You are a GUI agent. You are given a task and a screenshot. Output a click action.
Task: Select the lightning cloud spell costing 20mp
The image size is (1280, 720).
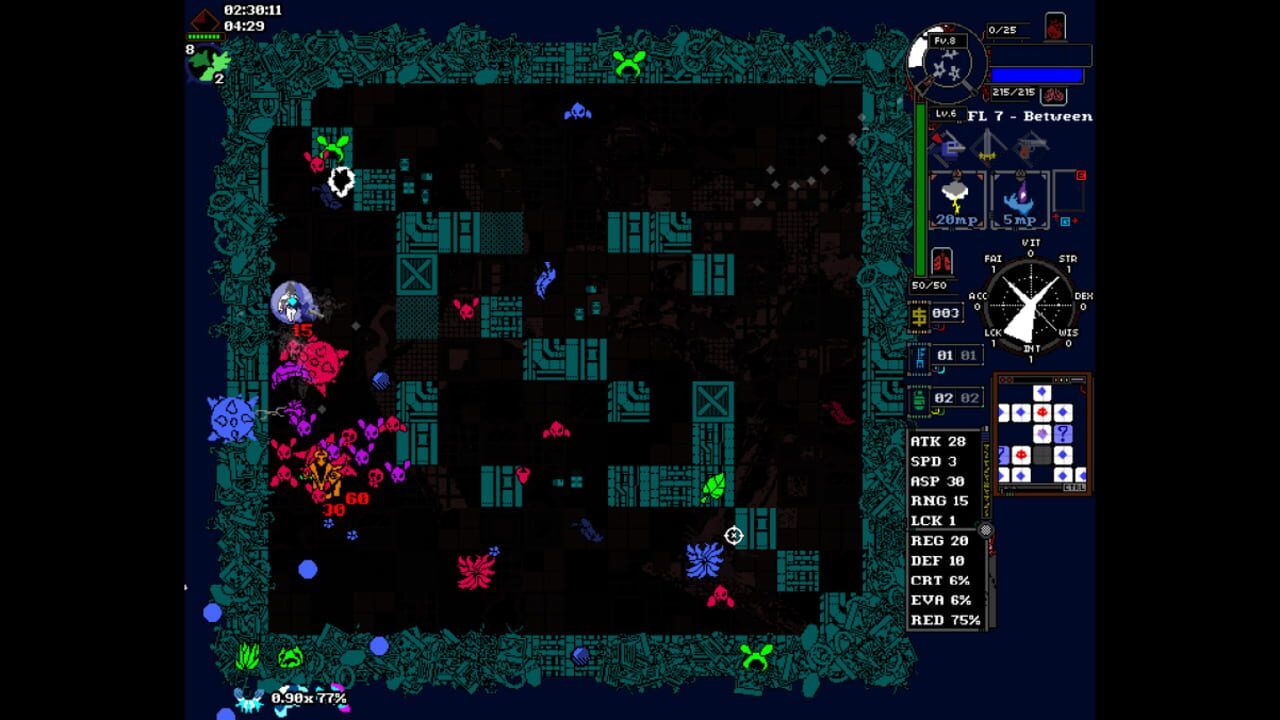(x=955, y=198)
